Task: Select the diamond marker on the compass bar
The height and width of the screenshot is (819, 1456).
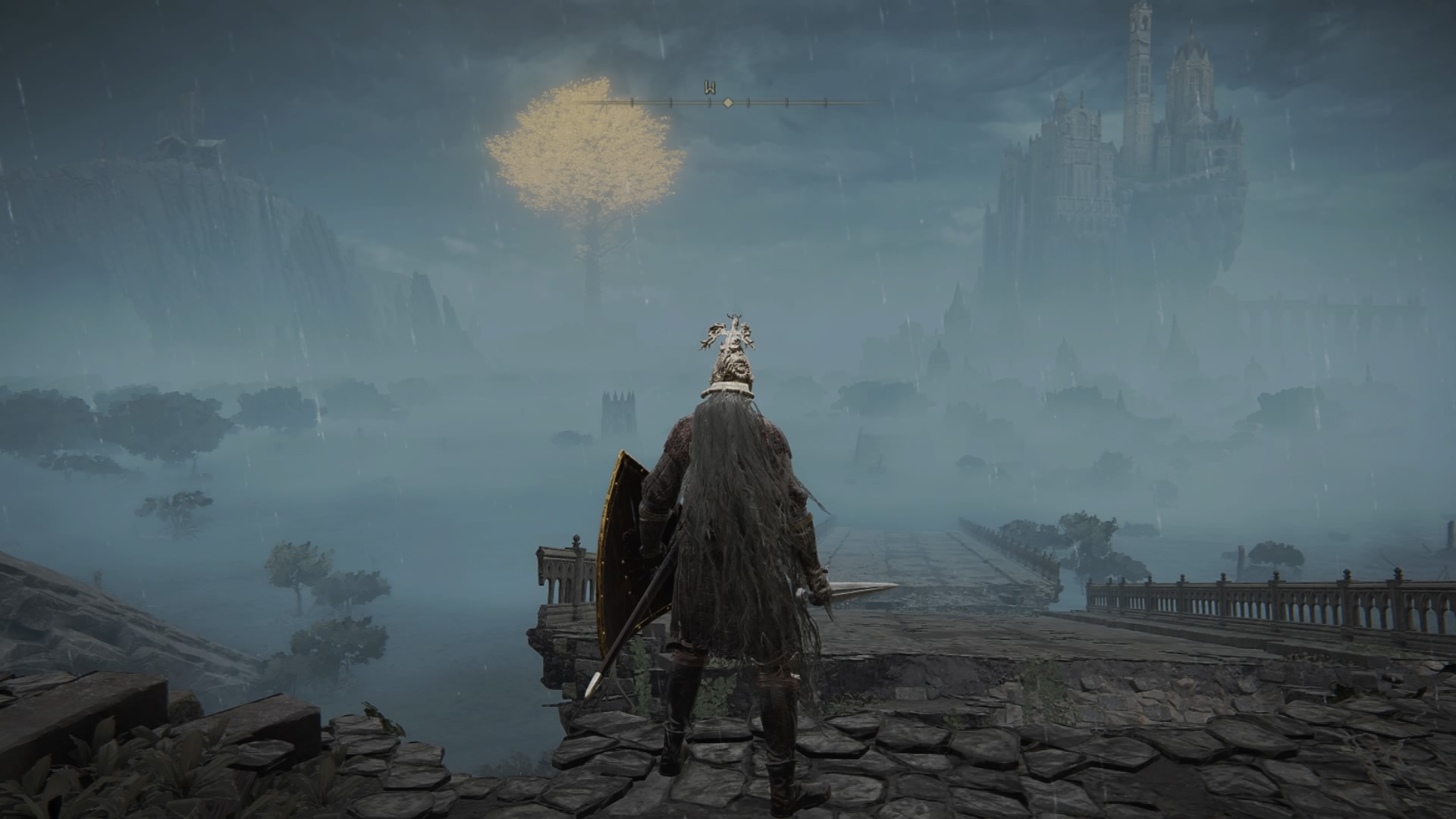Action: pos(728,102)
